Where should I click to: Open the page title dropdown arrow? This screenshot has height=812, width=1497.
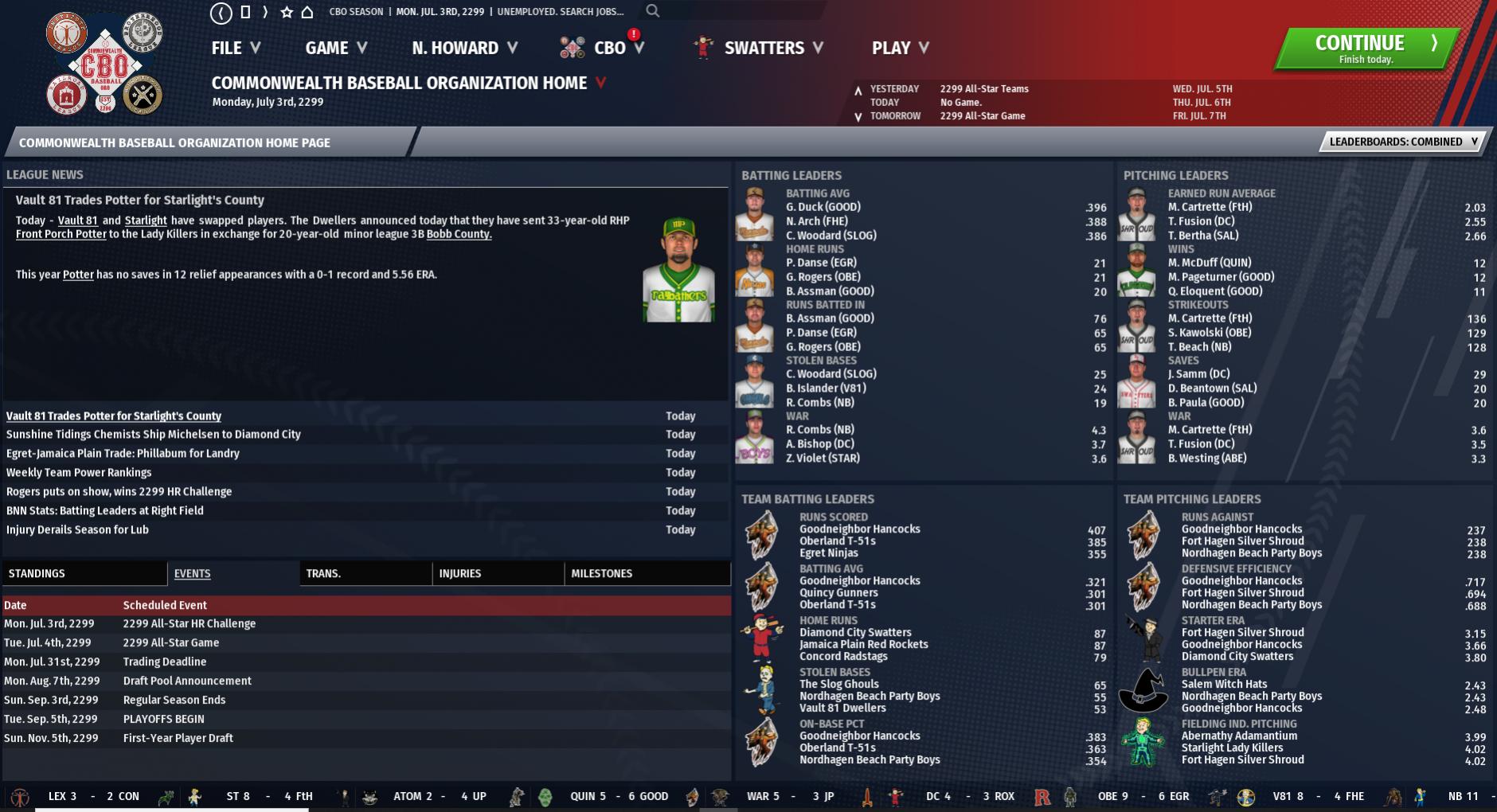tap(600, 82)
